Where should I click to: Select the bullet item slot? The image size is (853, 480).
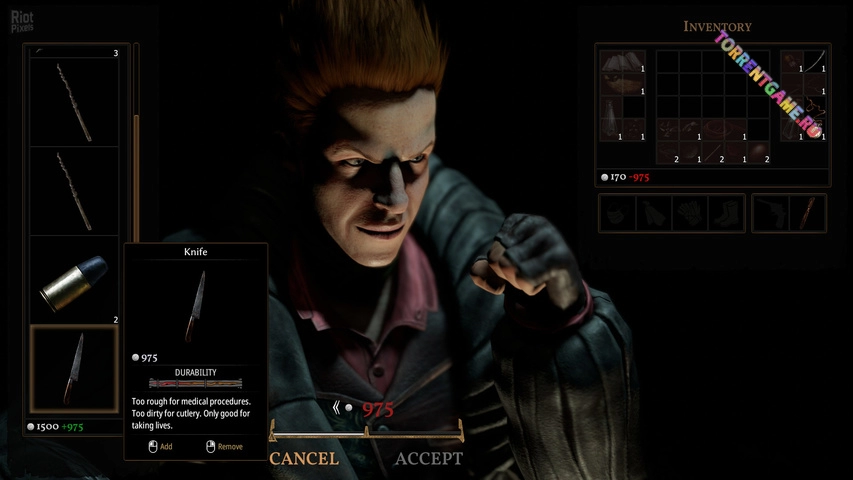pyautogui.click(x=76, y=280)
